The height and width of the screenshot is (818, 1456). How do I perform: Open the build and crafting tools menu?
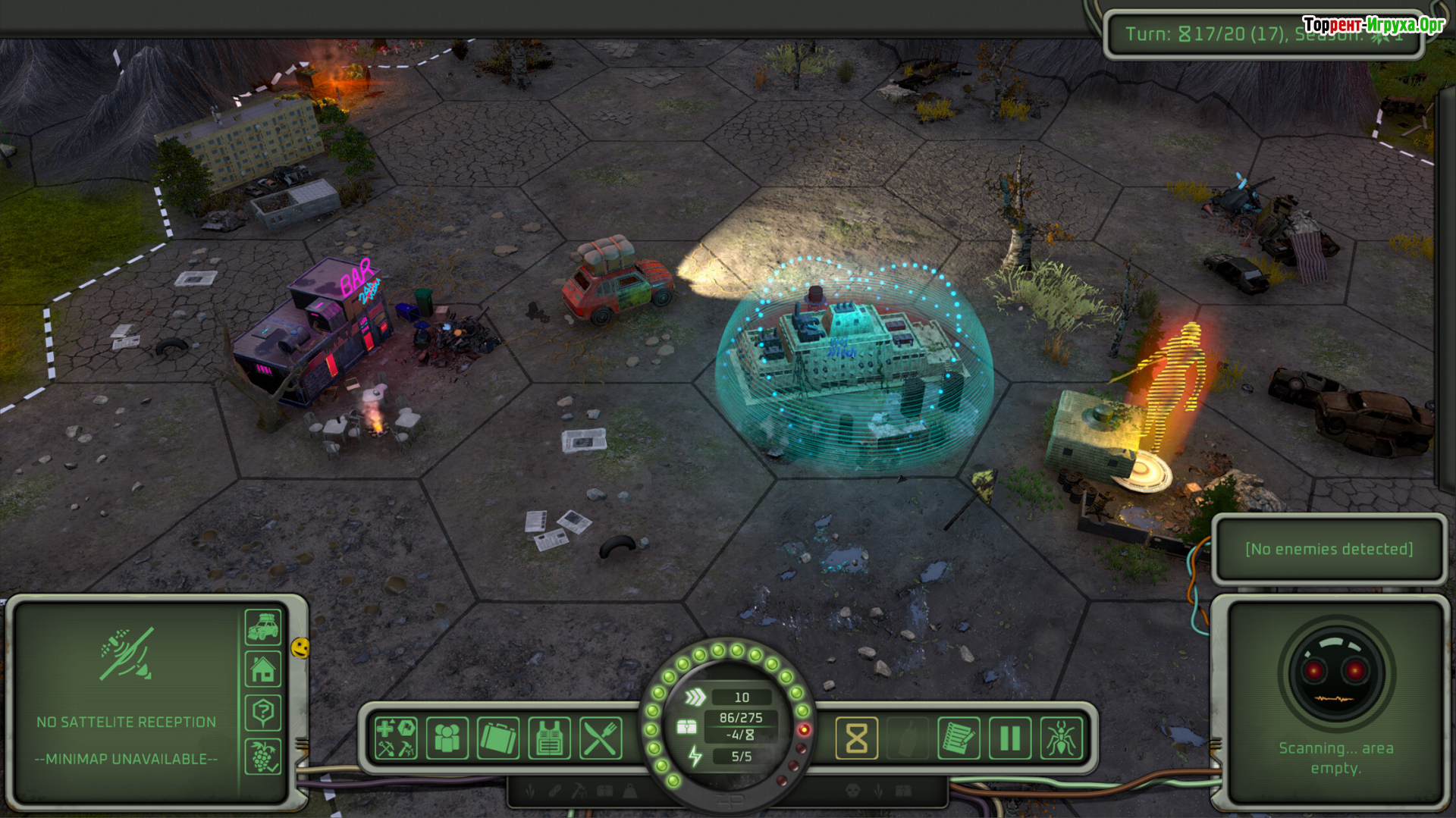click(x=396, y=738)
